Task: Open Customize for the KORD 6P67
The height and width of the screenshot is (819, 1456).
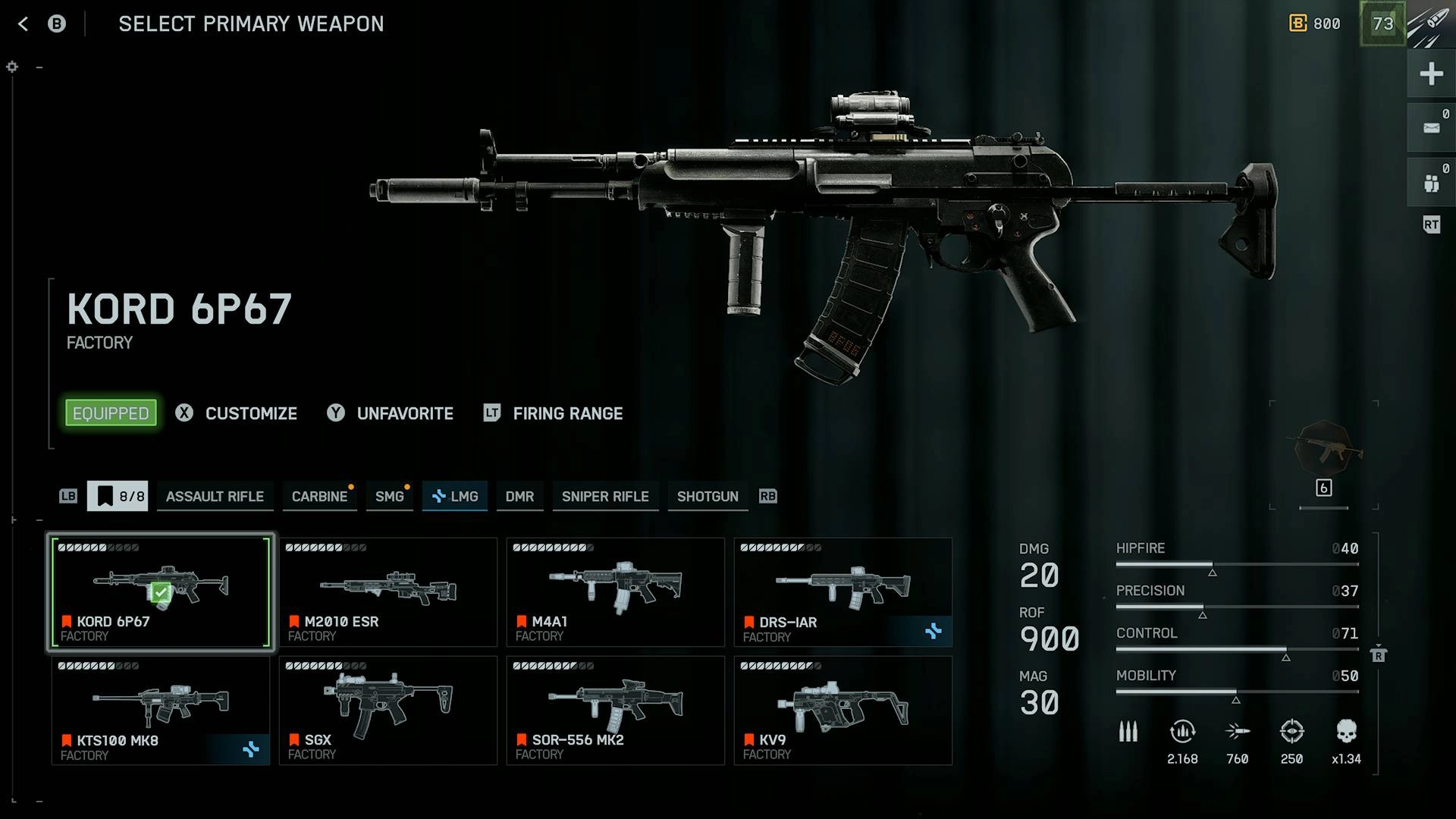Action: pos(237,413)
